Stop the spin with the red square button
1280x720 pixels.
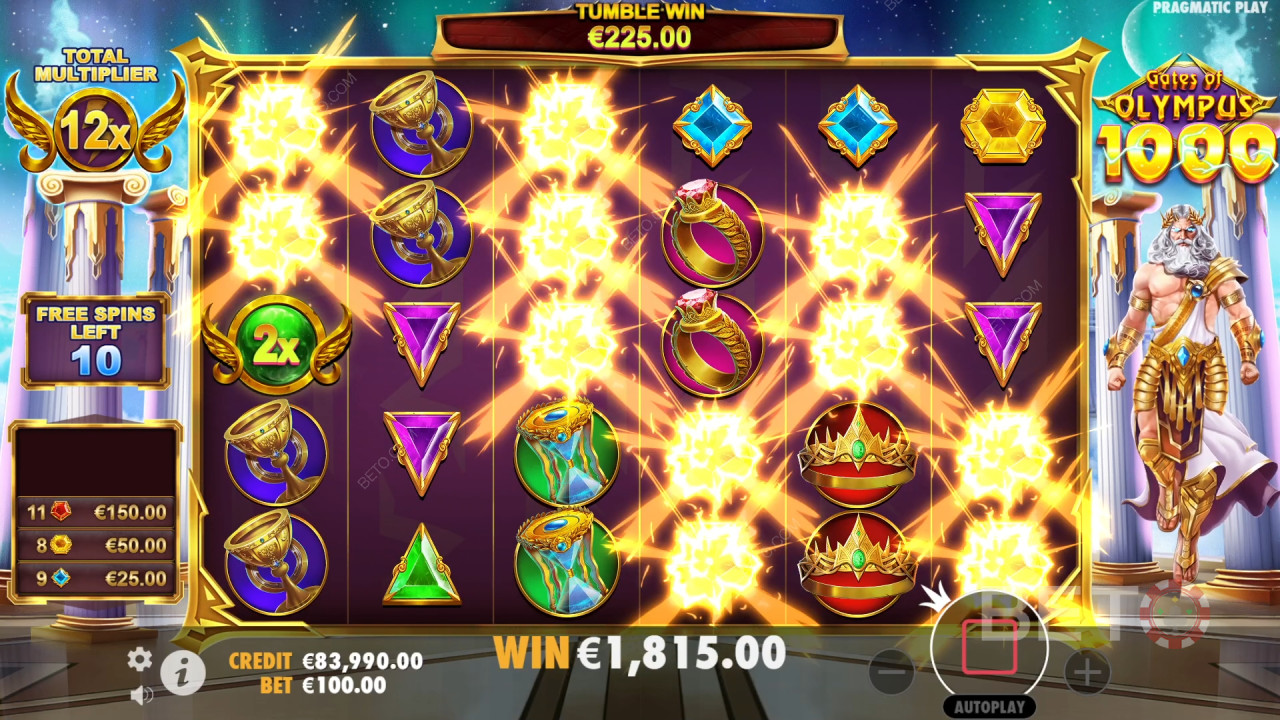989,647
